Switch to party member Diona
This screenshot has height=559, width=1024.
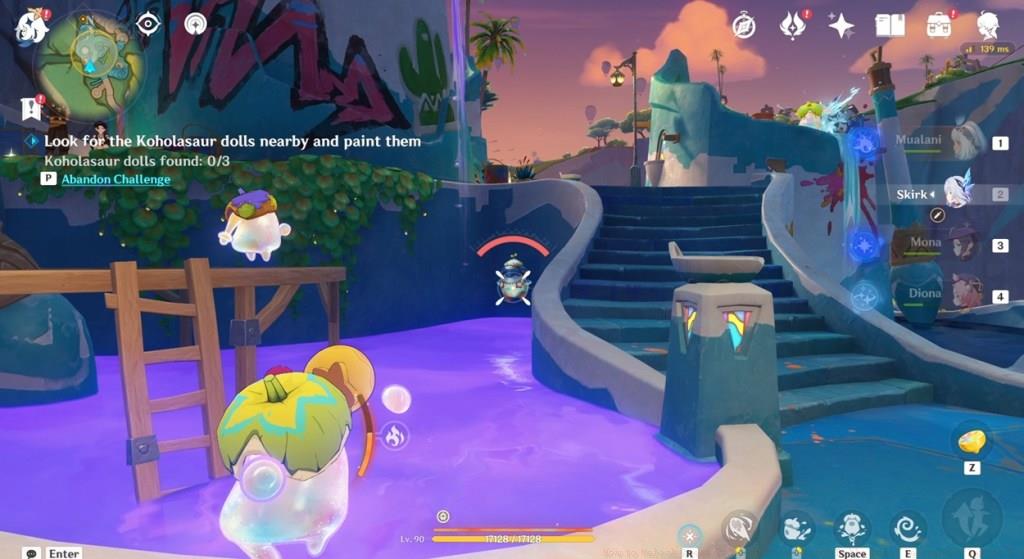966,295
